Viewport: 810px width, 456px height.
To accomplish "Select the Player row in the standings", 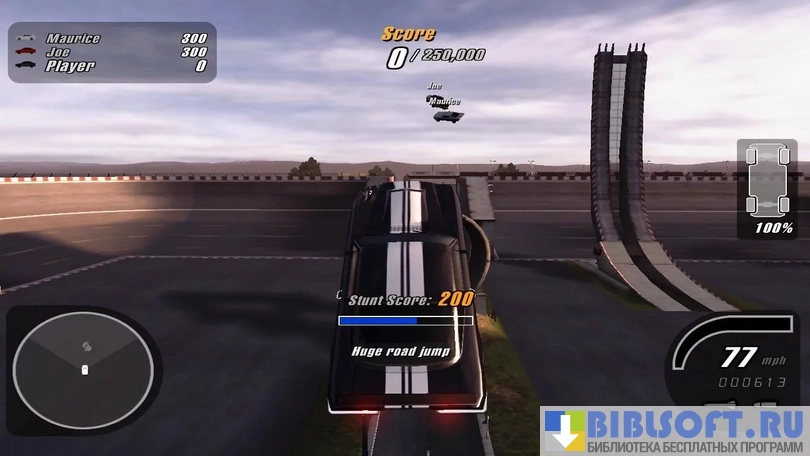I will (x=112, y=66).
